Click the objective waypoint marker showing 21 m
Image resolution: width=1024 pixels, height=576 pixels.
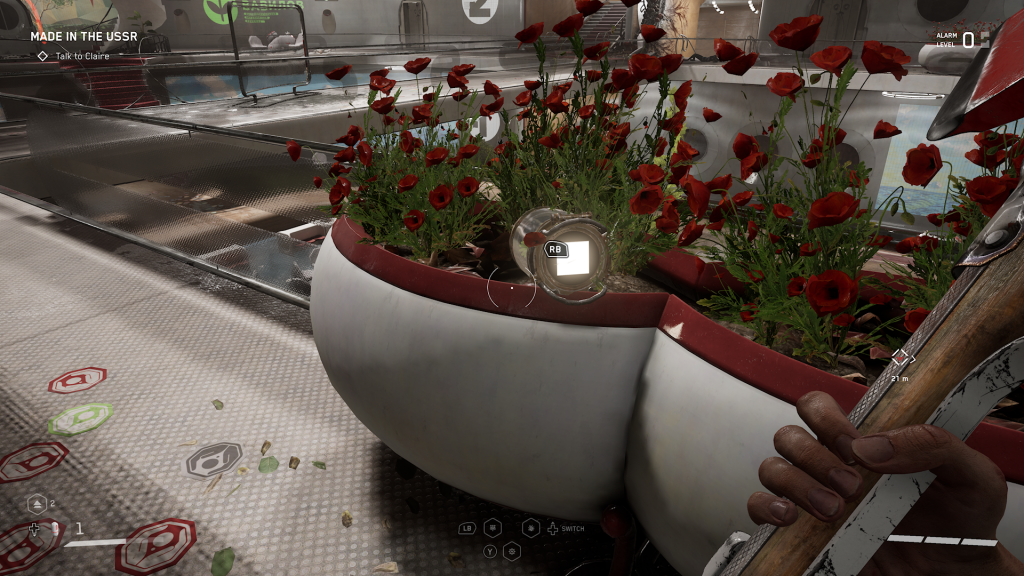(x=900, y=357)
